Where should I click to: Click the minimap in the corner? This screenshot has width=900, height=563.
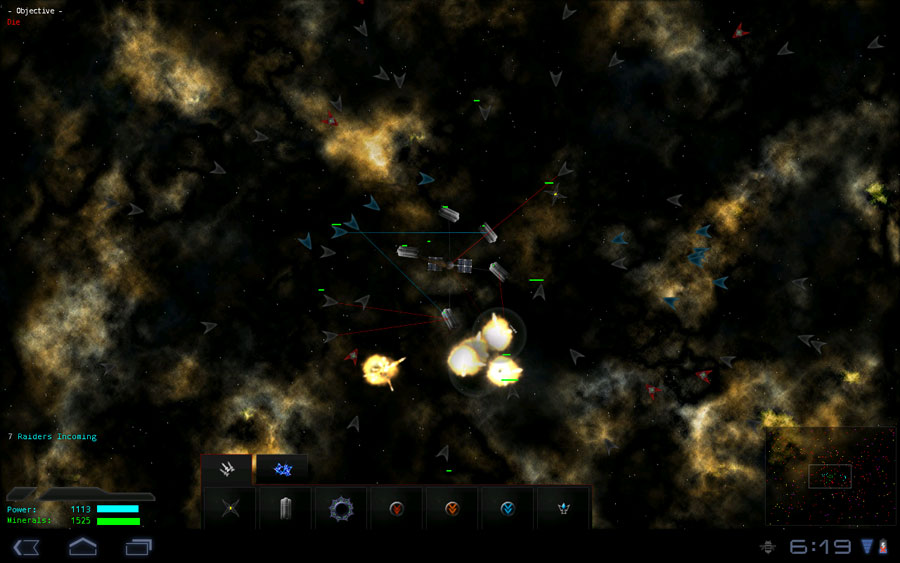point(829,476)
